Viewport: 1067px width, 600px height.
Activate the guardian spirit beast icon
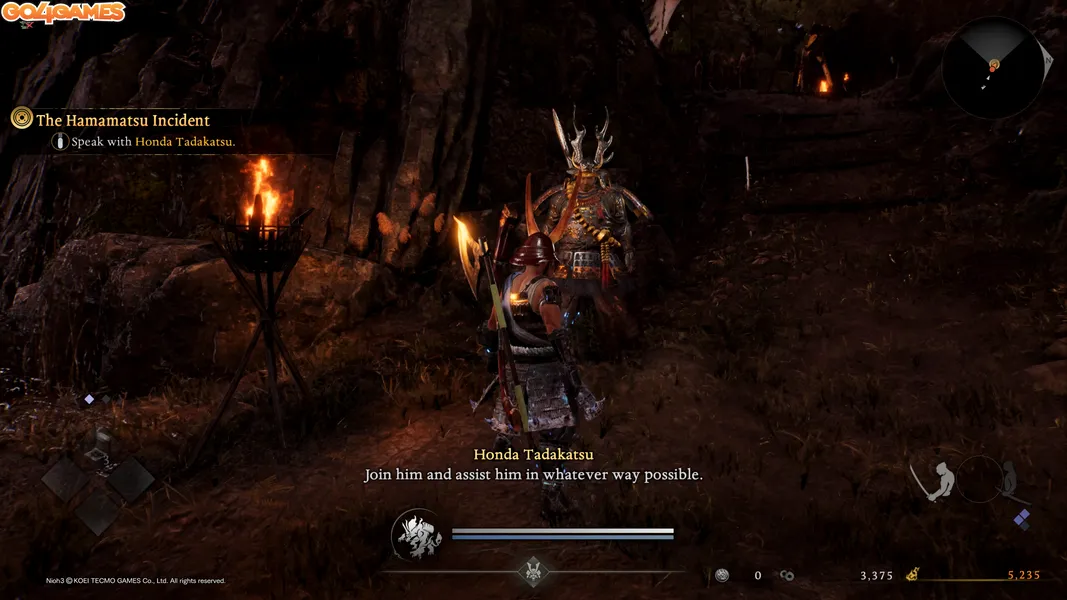(418, 535)
